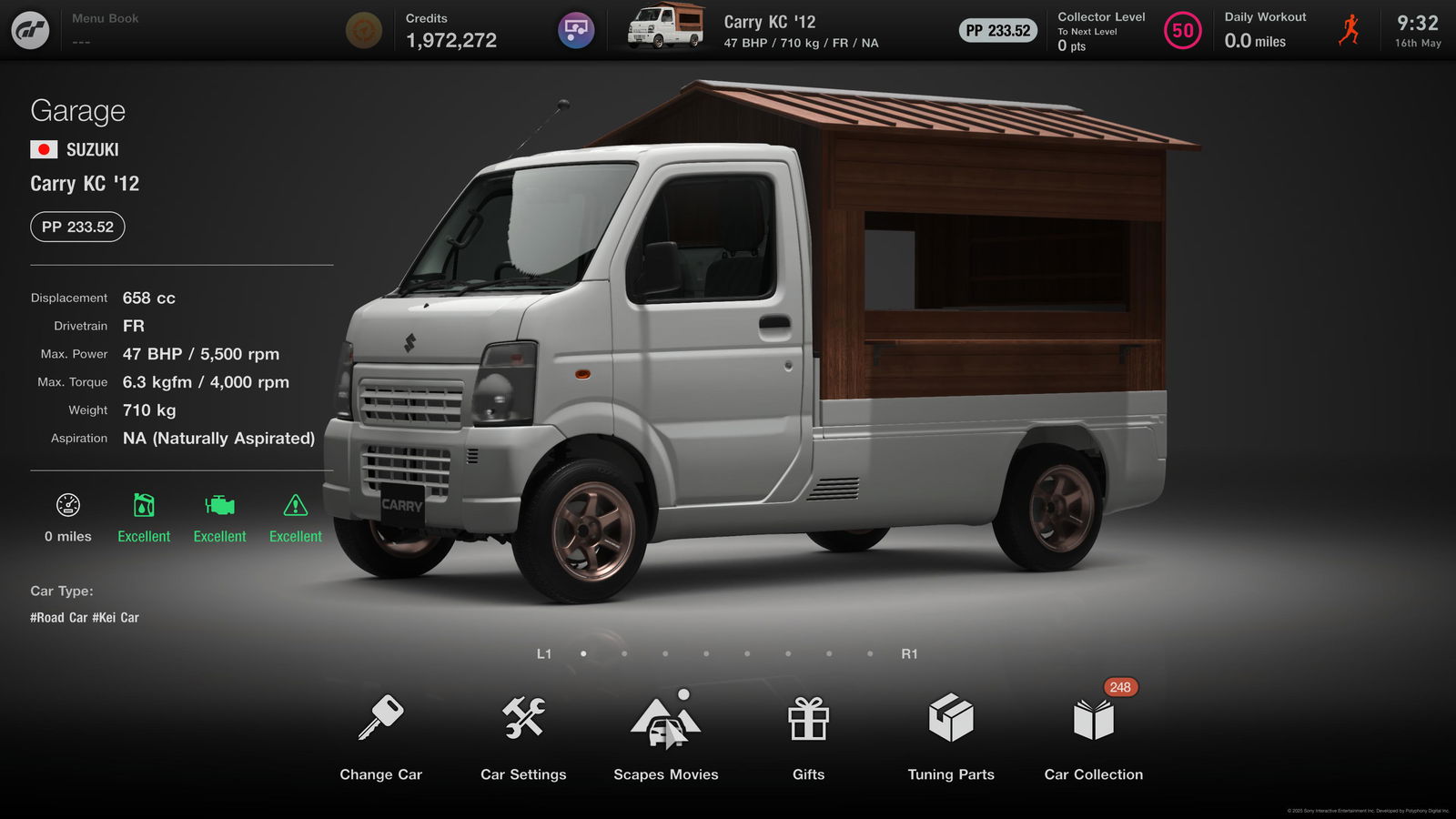Open Car Settings with the wrench icon
This screenshot has height=819, width=1456.
(522, 719)
